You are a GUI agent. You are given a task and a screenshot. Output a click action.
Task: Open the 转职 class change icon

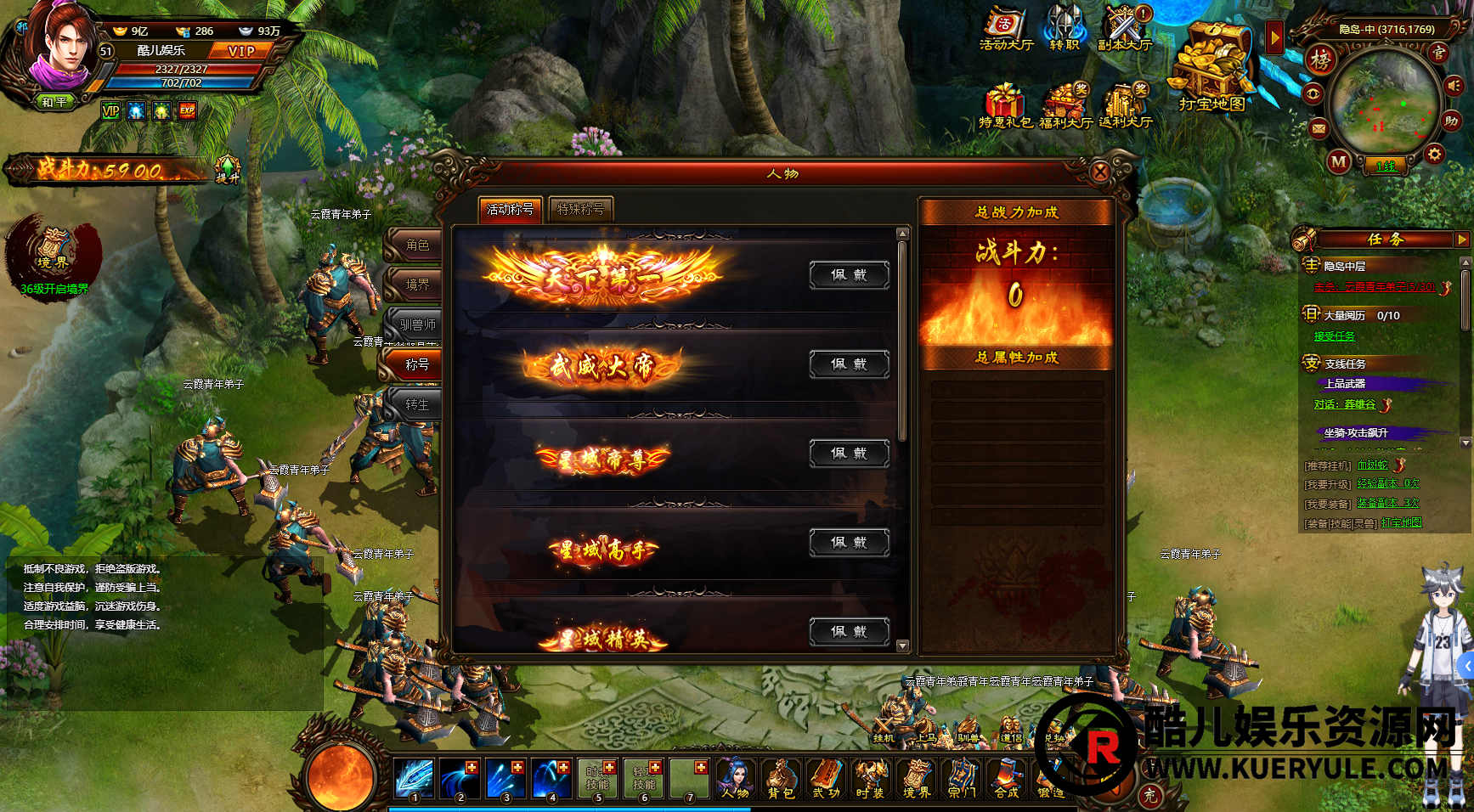tap(1065, 29)
